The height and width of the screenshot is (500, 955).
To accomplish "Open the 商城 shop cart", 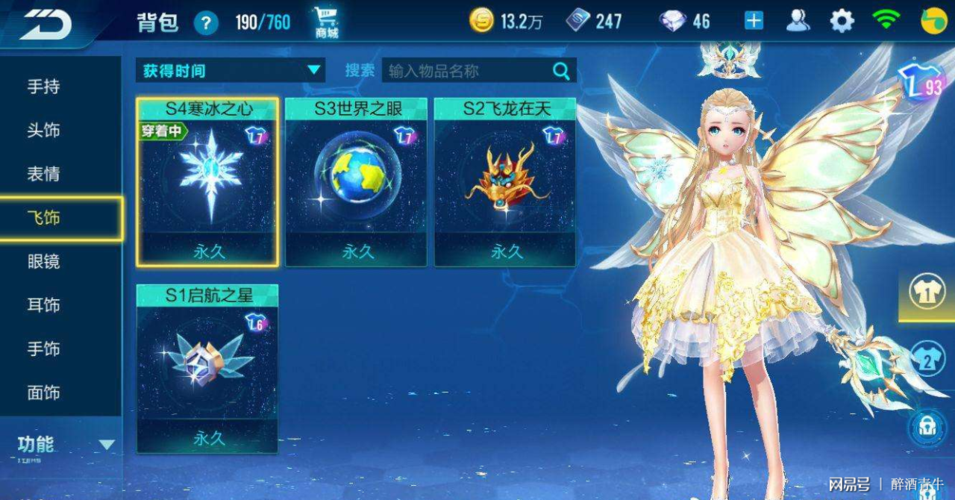I will [326, 21].
